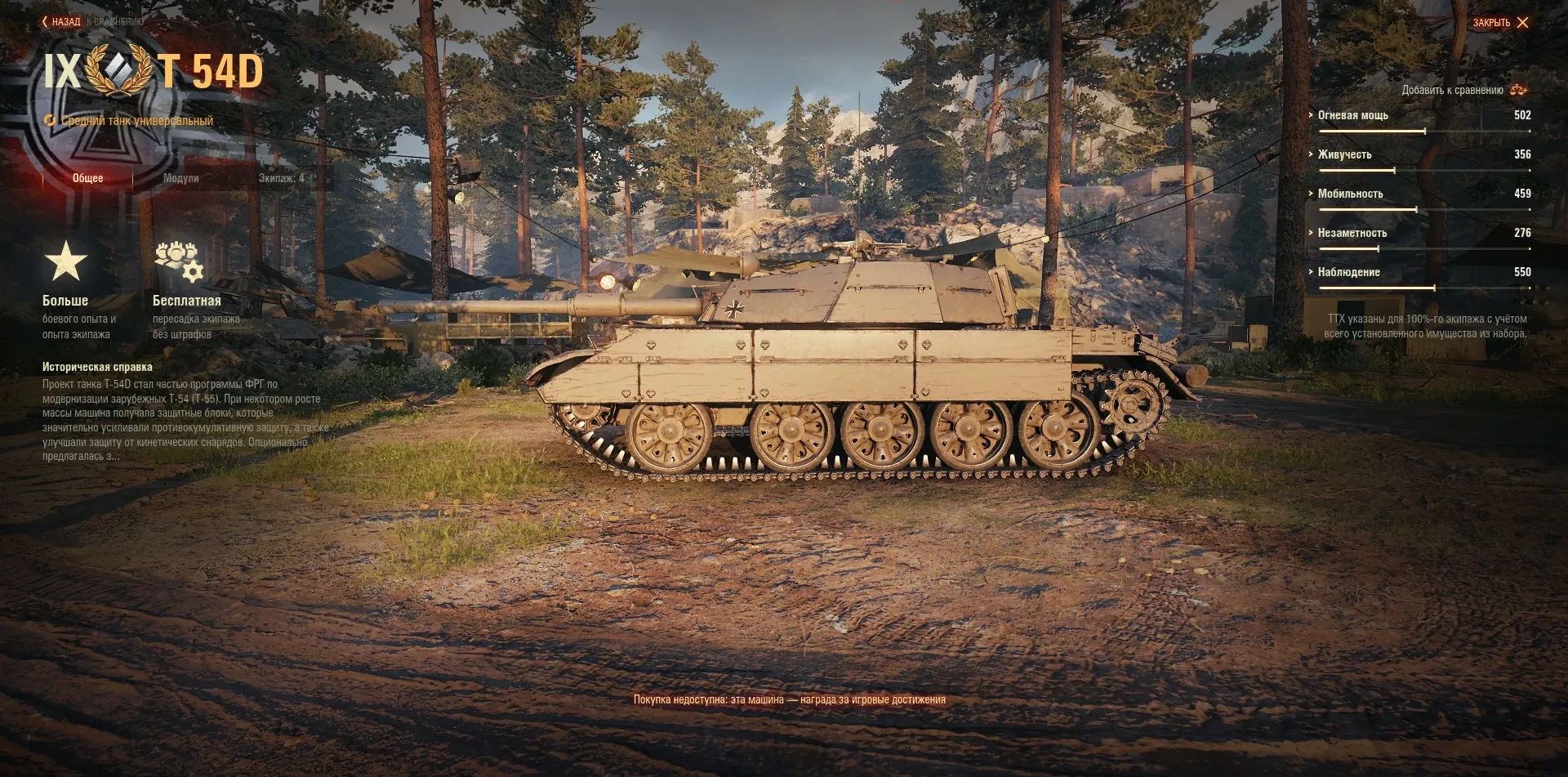1568x777 pixels.
Task: Expand the Огневая мощь stat section
Action: coord(1352,115)
